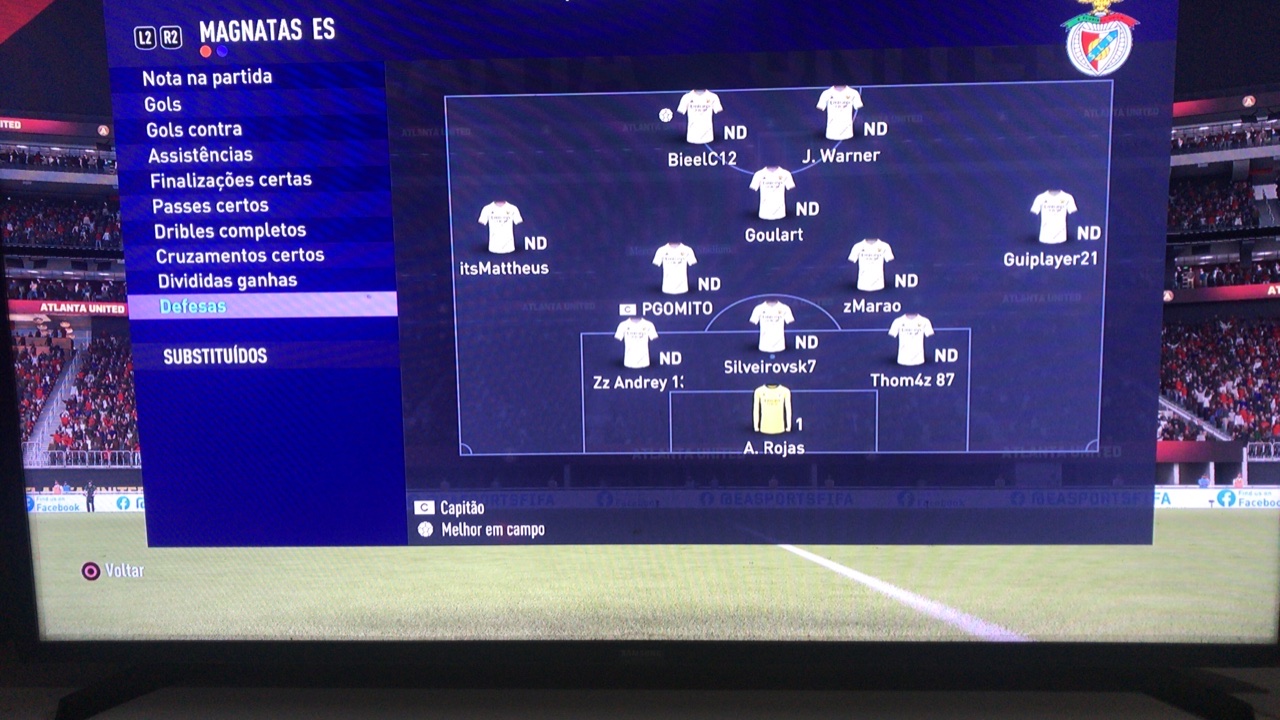Image resolution: width=1280 pixels, height=720 pixels.
Task: Select winger itsMattheus
Action: pyautogui.click(x=500, y=228)
